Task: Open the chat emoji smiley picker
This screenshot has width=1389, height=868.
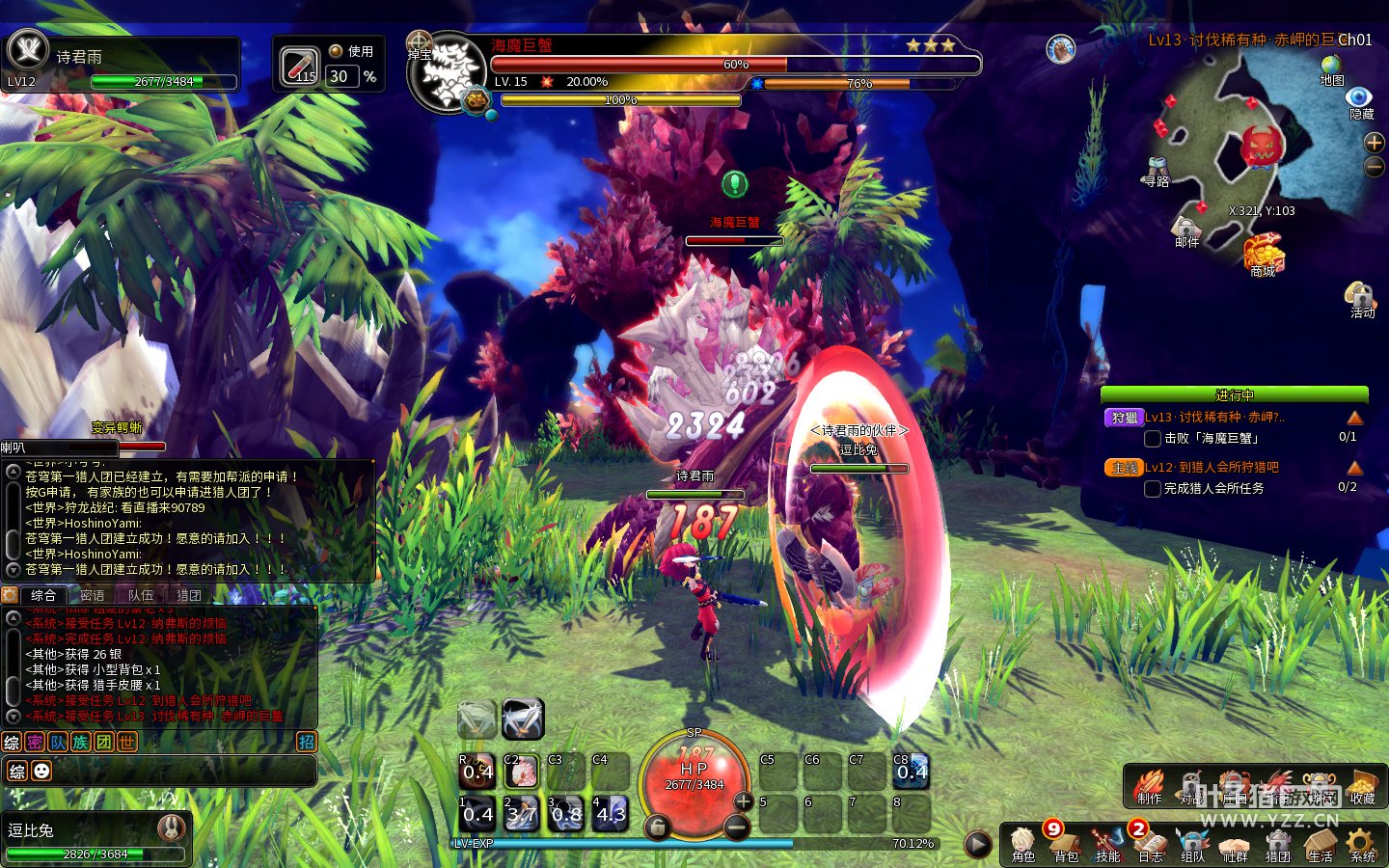Action: point(41,771)
